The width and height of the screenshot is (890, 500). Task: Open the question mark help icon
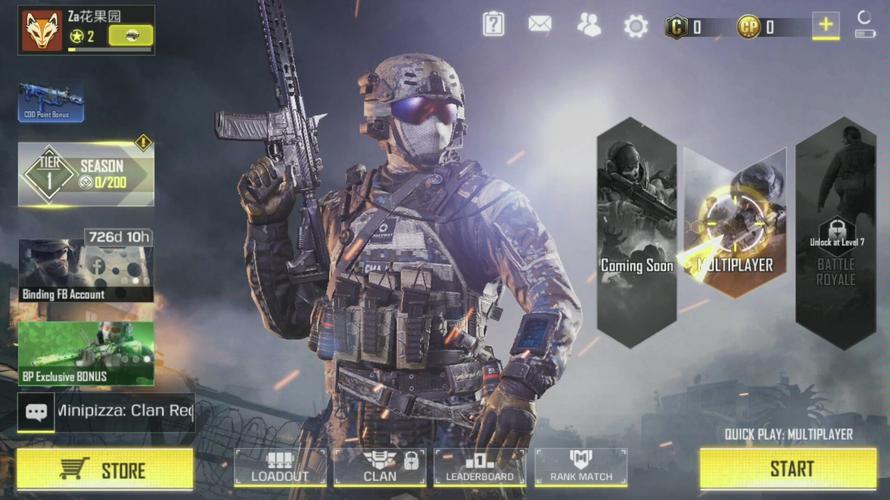click(494, 24)
